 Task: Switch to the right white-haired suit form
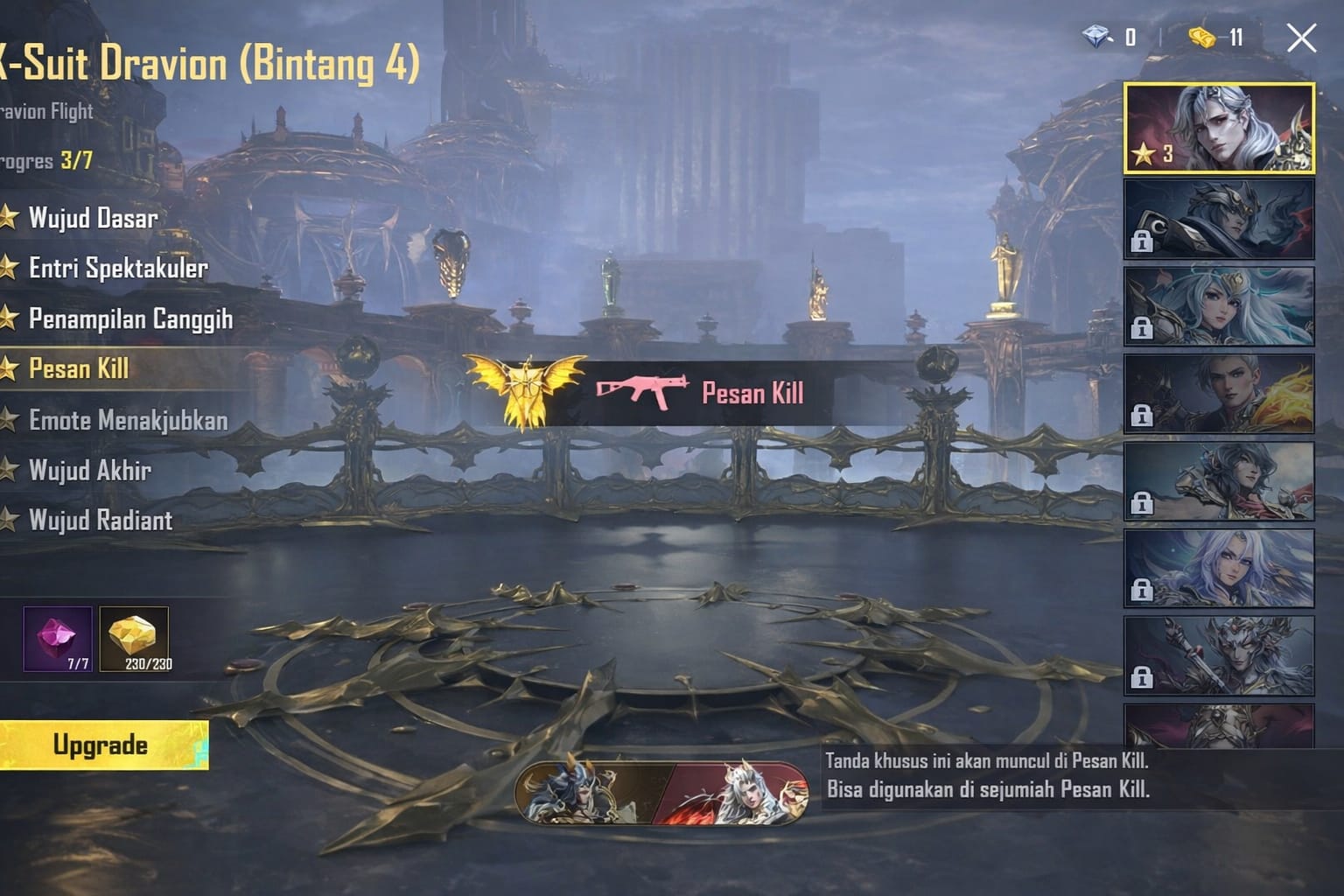click(738, 794)
